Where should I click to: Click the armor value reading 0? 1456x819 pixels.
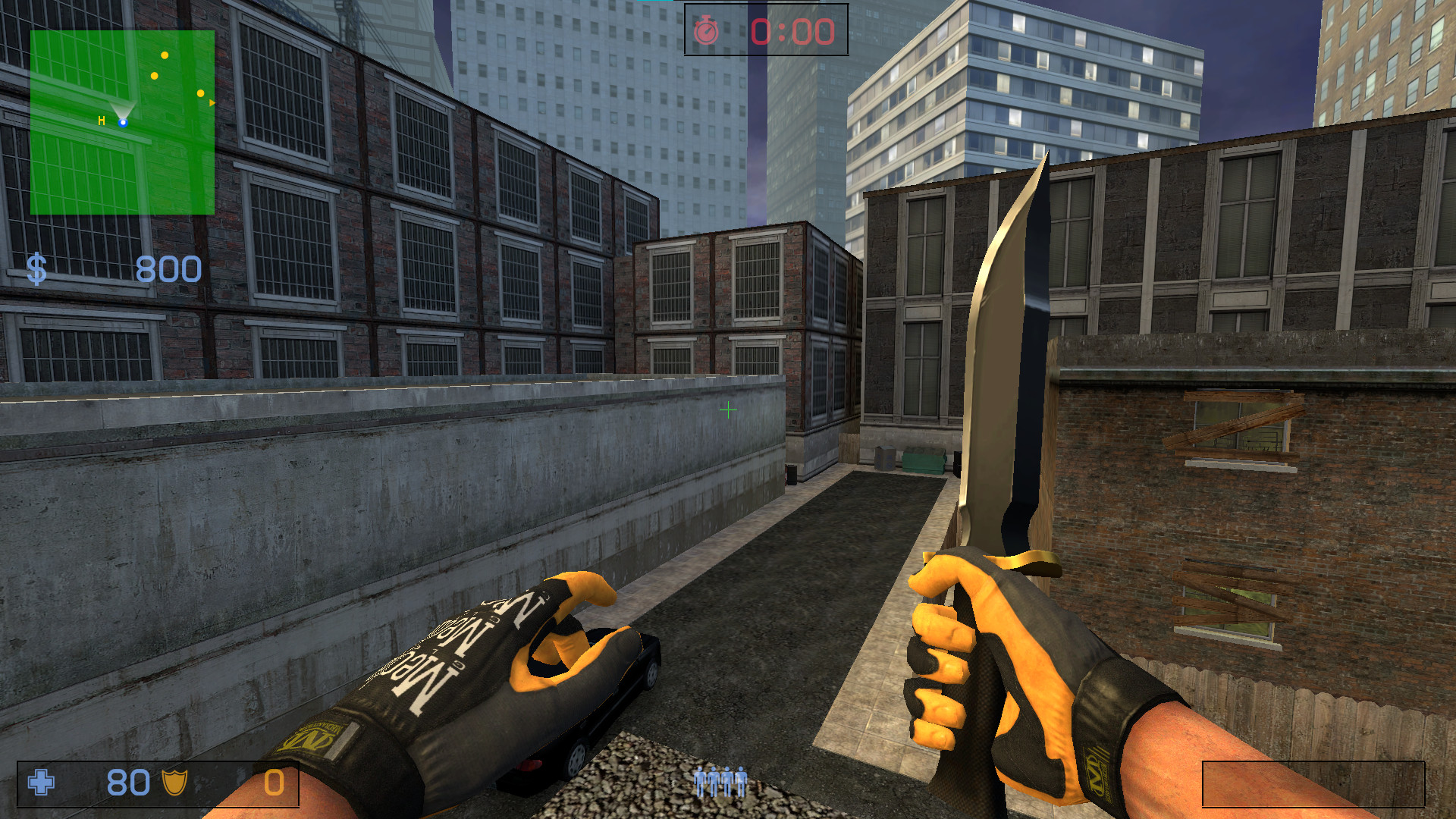point(273,781)
